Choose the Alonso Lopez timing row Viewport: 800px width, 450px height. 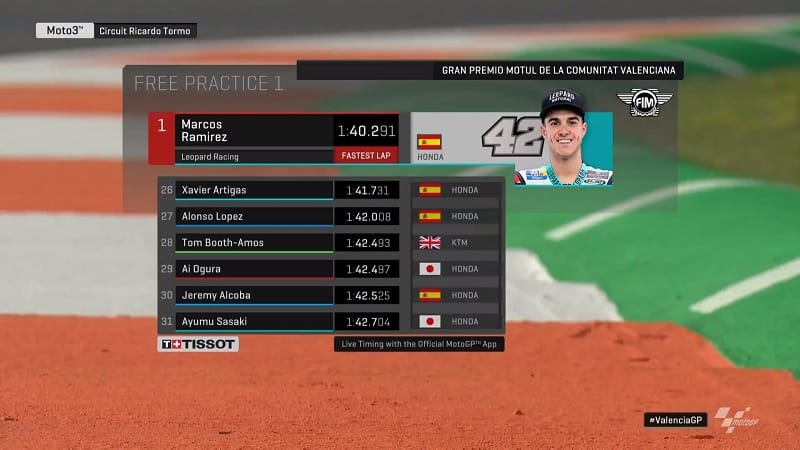click(255, 216)
